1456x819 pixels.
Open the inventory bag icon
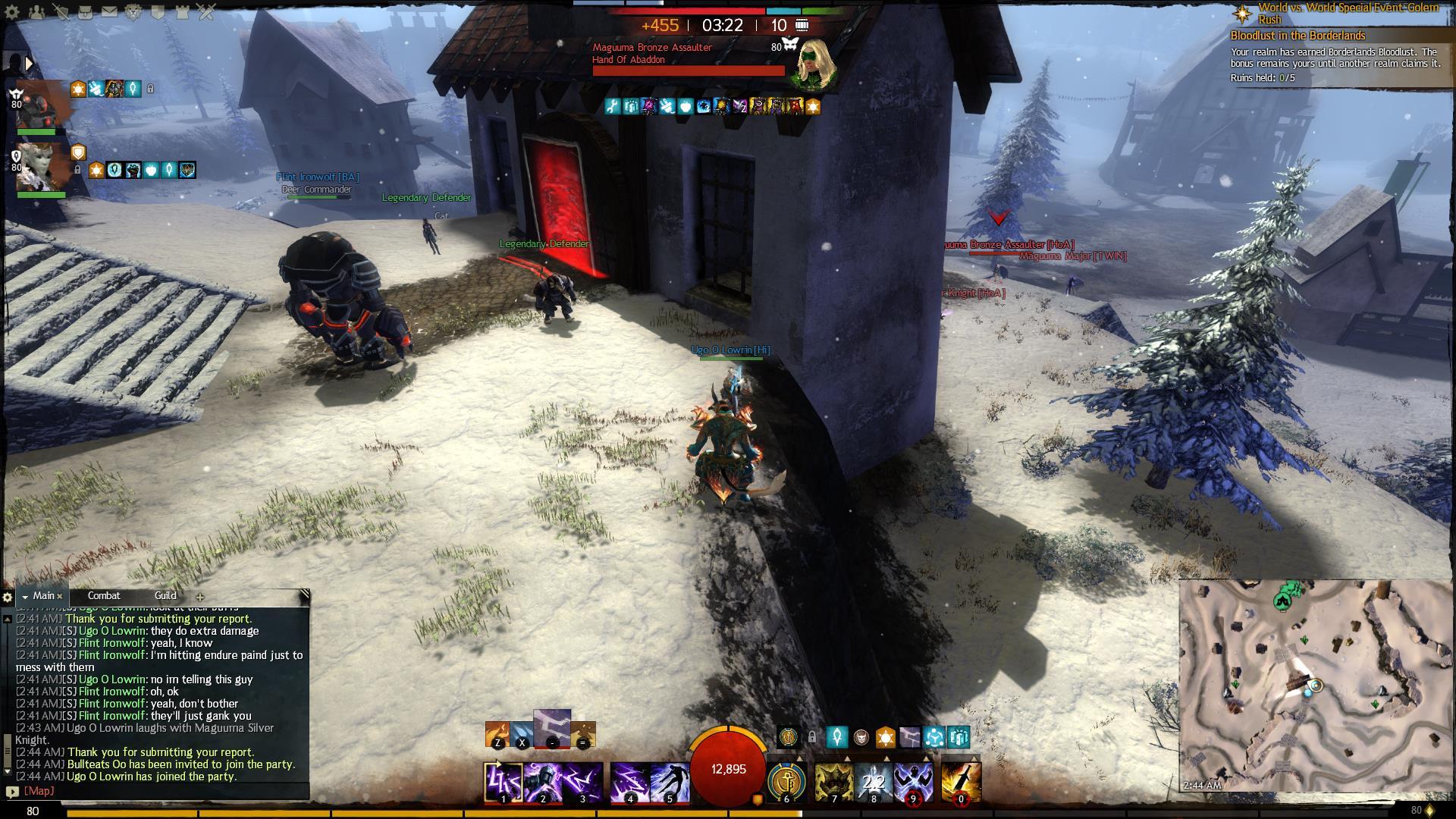click(86, 11)
